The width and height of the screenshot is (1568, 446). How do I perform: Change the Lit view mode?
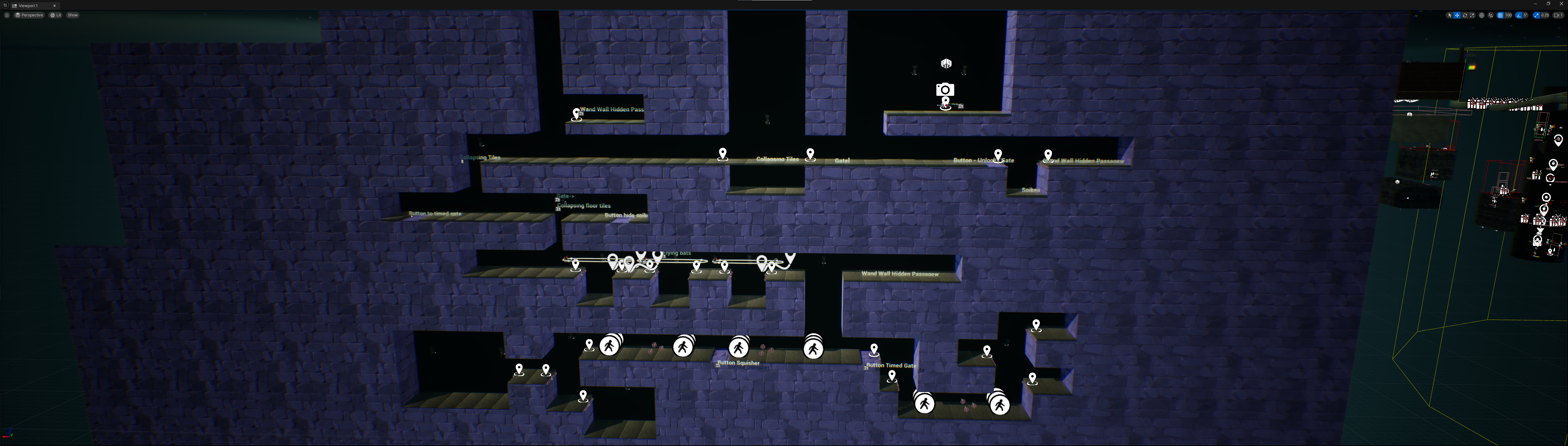[56, 15]
